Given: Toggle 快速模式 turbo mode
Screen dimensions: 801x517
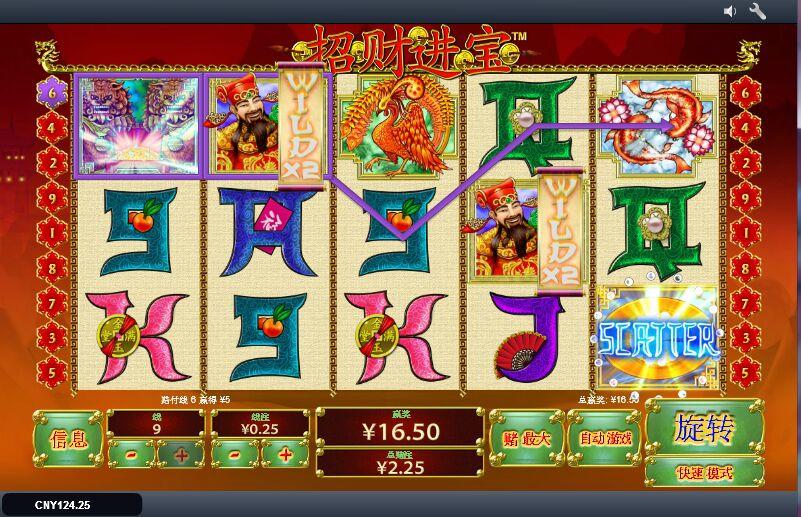Looking at the screenshot, I should 704,473.
